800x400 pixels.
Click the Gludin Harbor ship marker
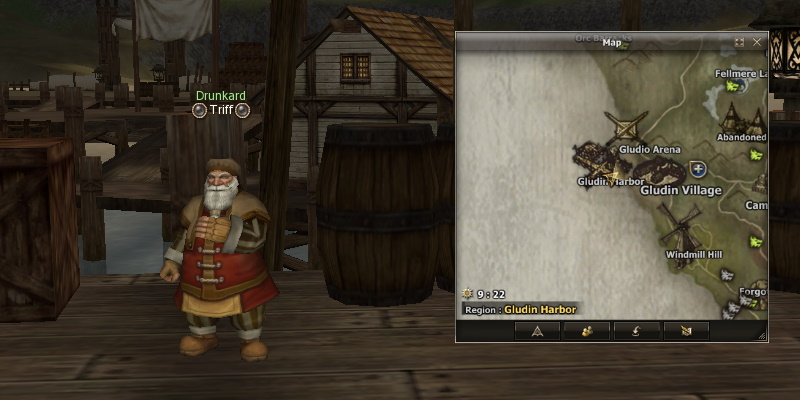[596, 157]
